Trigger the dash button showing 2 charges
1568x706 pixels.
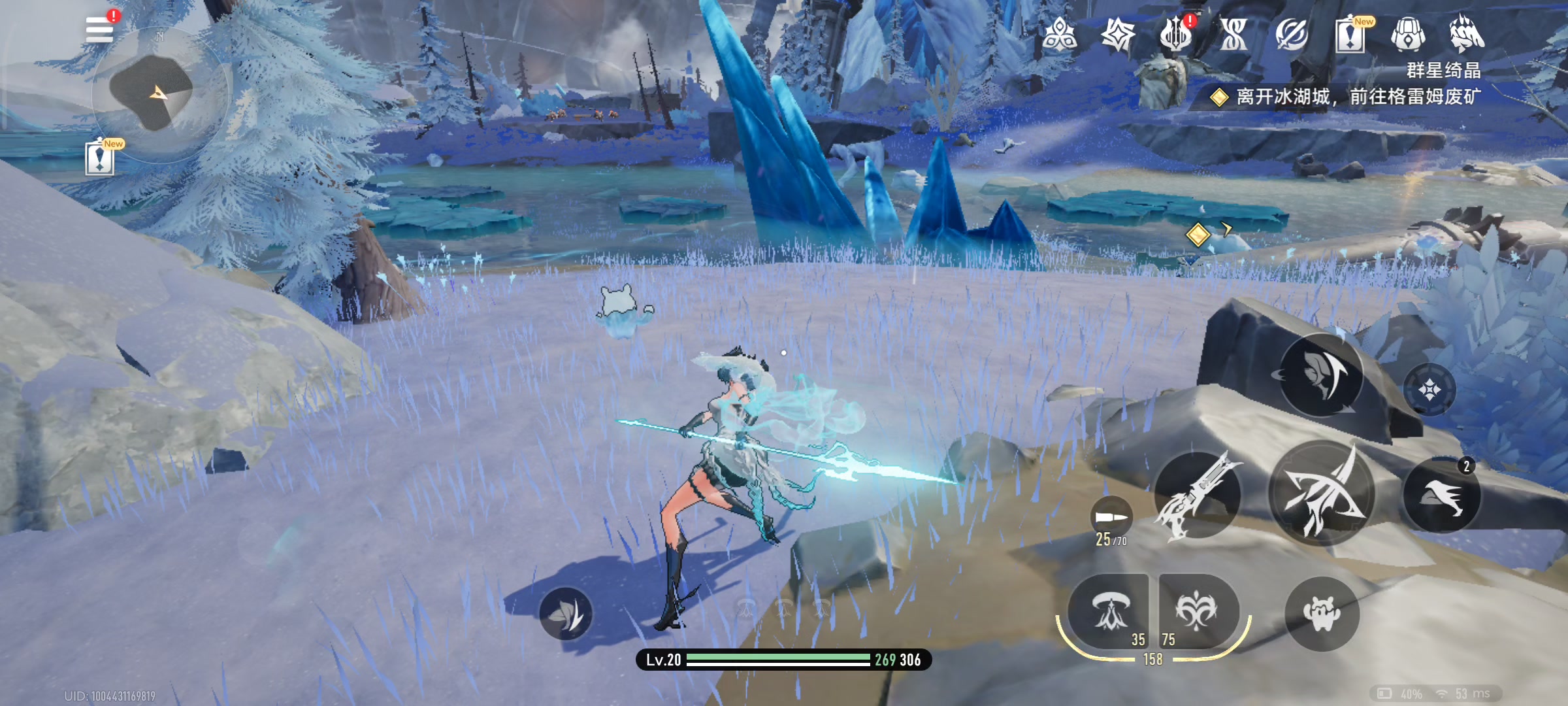pos(1442,496)
